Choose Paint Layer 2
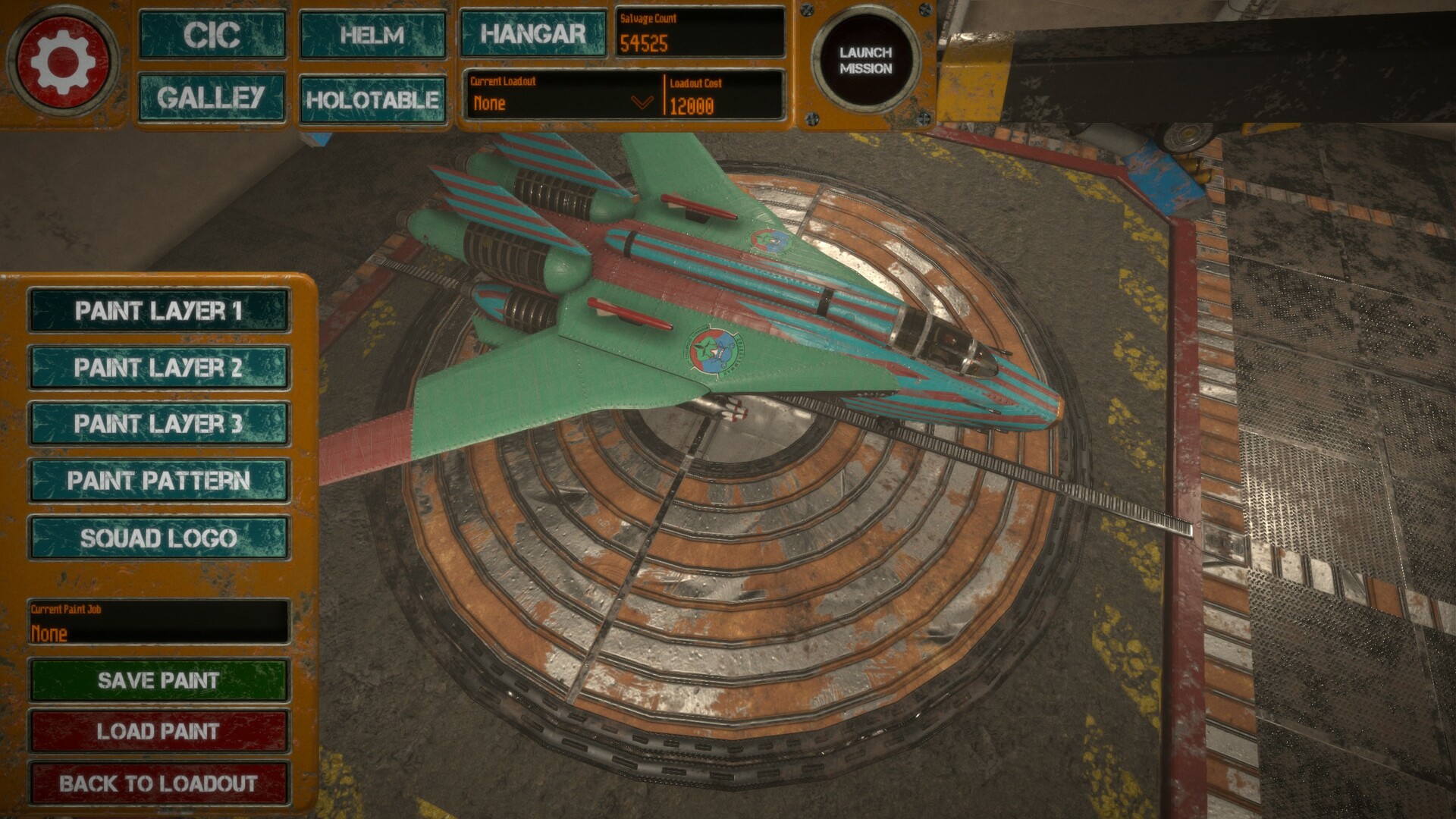The image size is (1456, 819). 158,368
